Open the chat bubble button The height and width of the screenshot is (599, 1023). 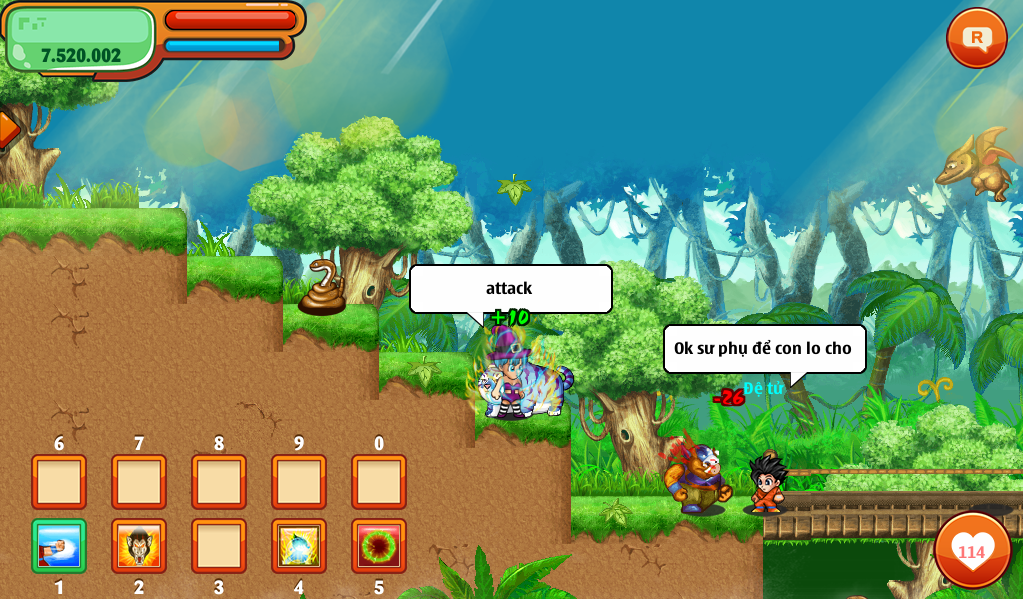pos(976,38)
